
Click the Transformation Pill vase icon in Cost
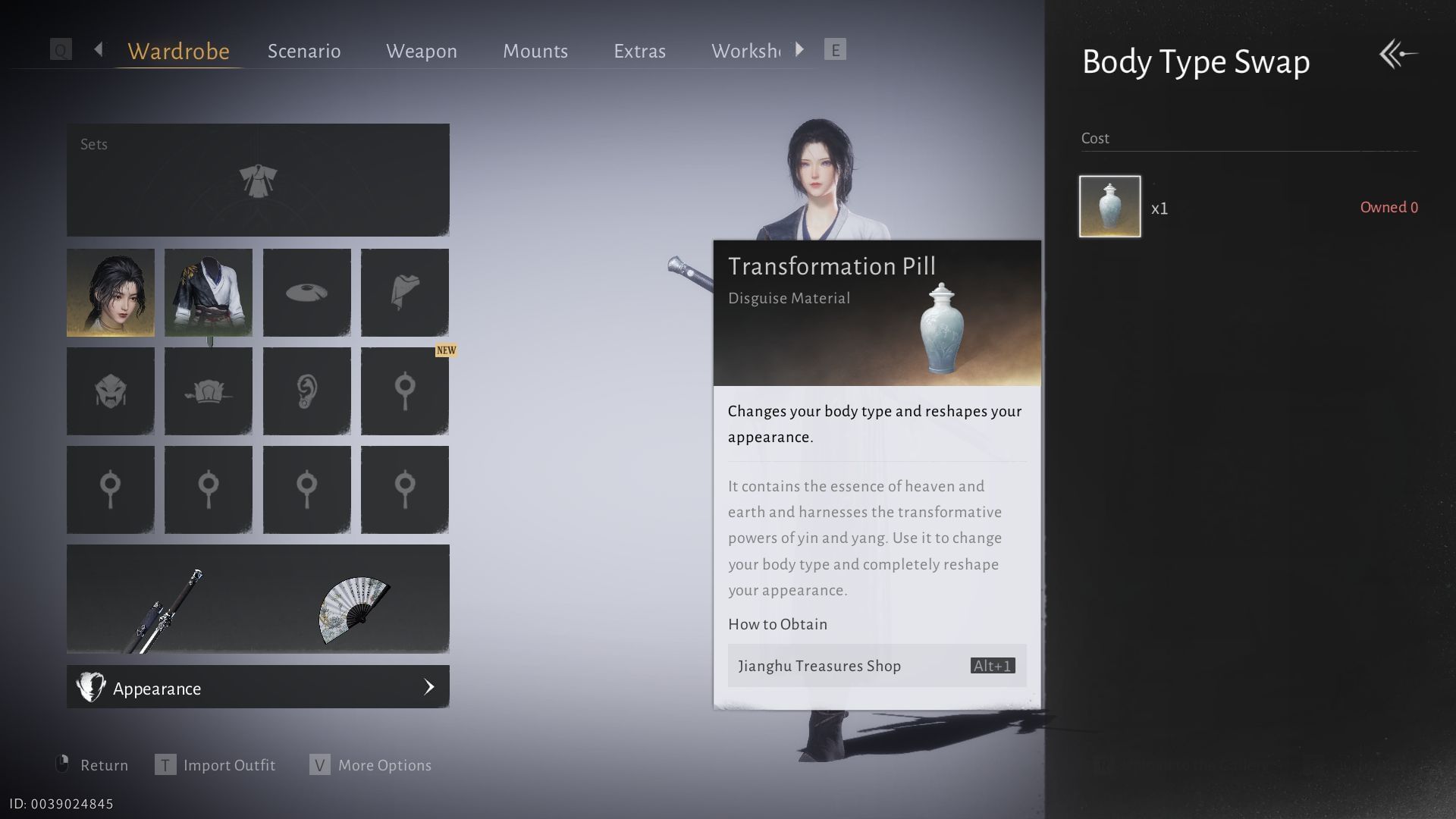point(1109,208)
